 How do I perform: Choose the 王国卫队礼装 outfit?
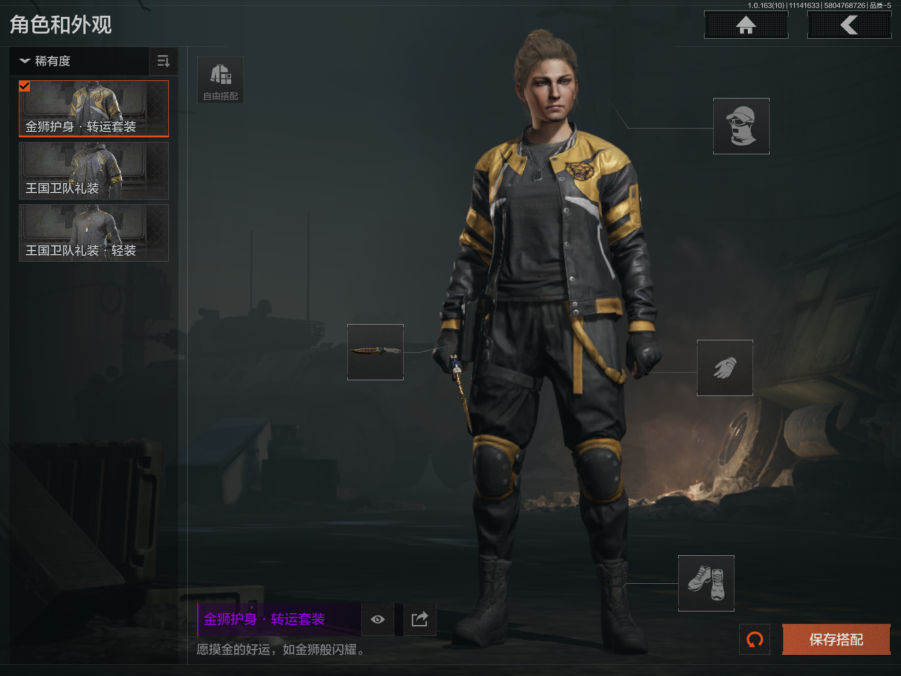(94, 171)
